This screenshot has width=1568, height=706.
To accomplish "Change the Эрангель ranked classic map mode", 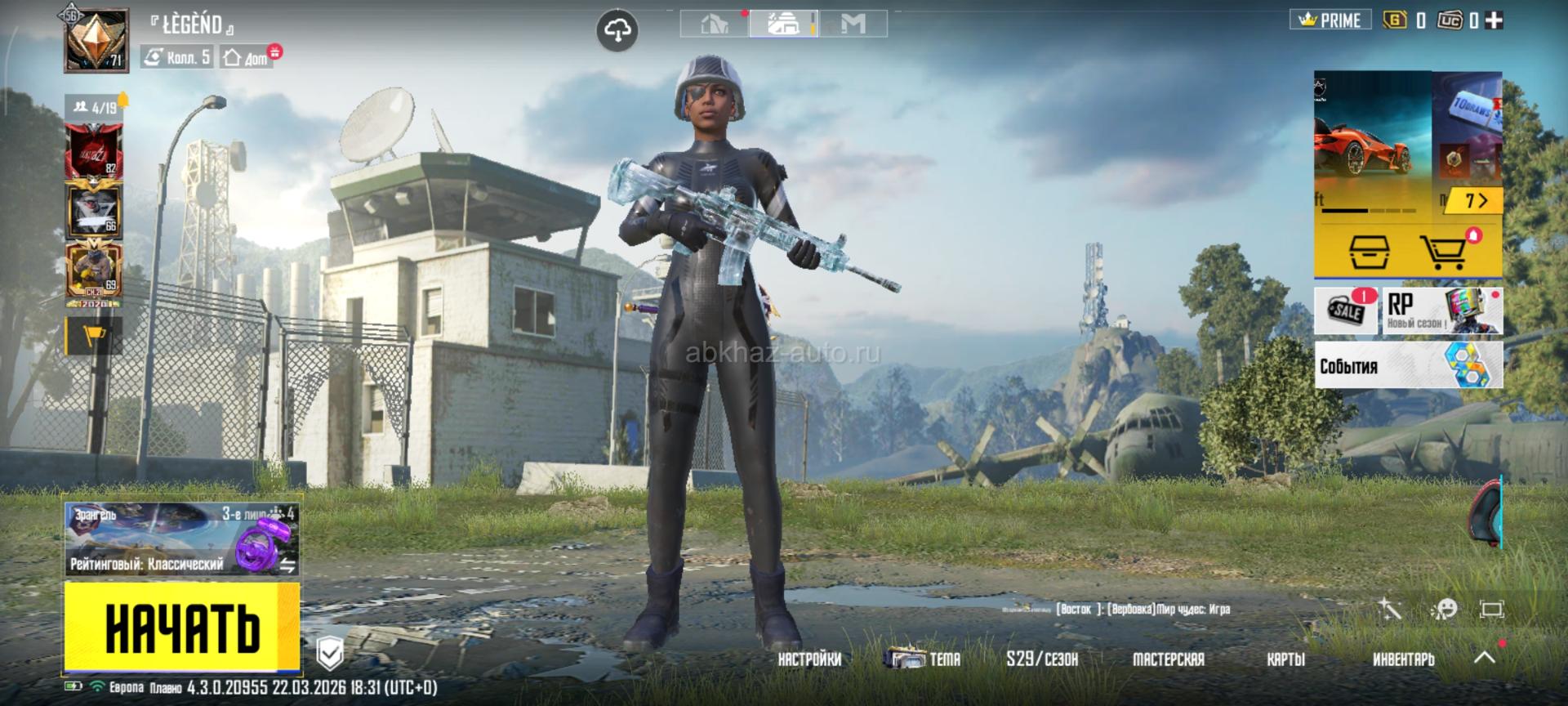I will coord(181,539).
